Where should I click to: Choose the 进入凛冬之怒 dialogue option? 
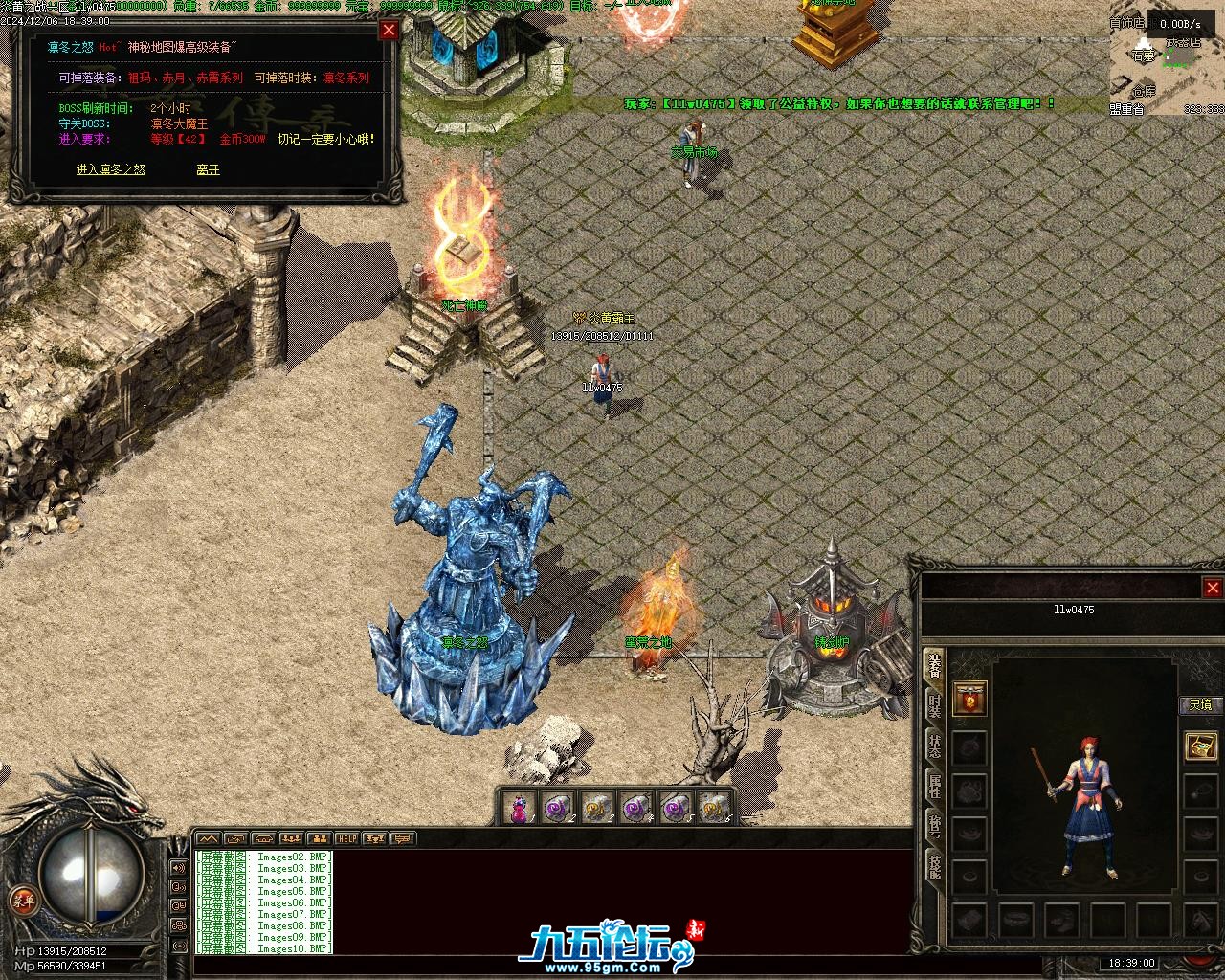tap(111, 169)
